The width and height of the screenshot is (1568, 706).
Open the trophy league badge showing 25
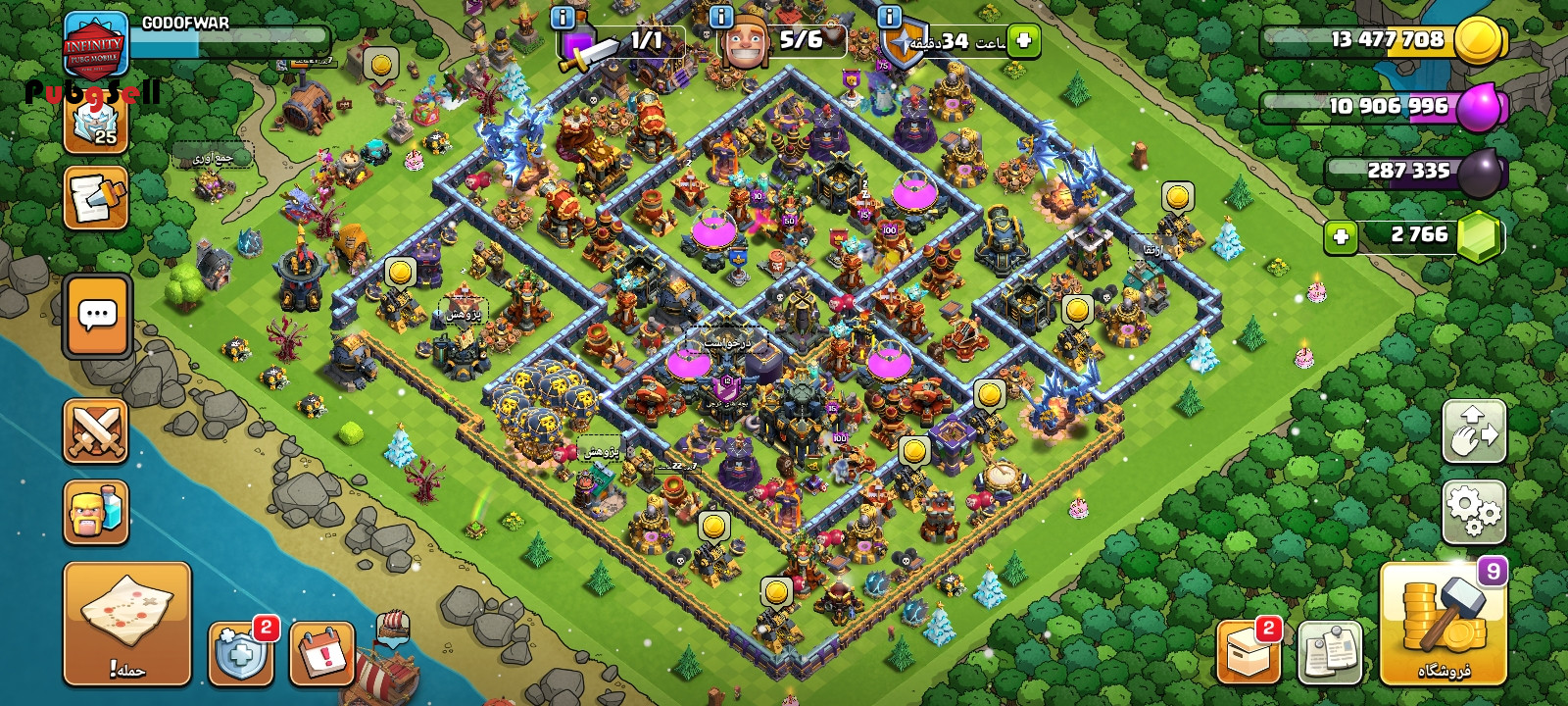[x=96, y=123]
